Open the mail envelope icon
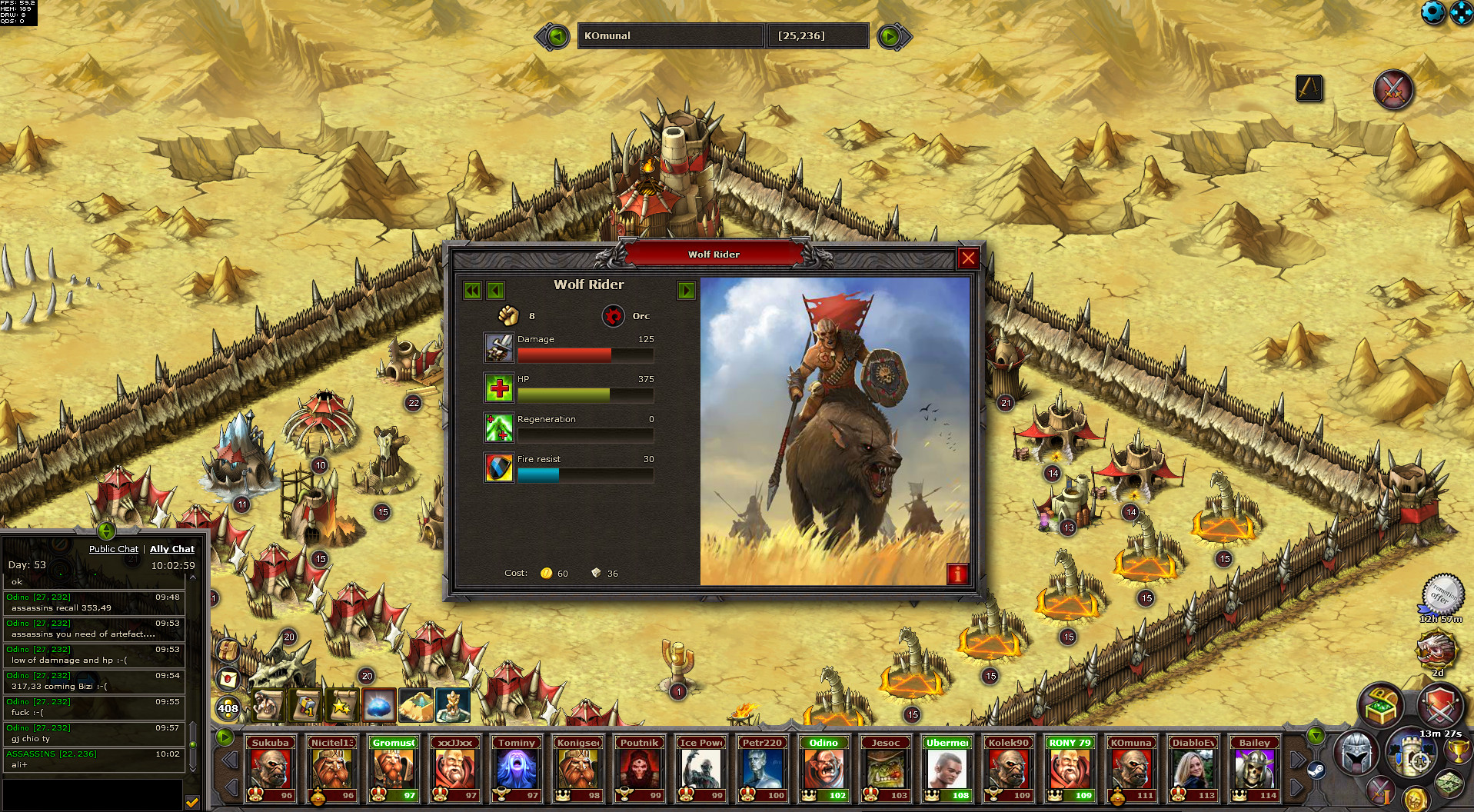 [x=227, y=679]
